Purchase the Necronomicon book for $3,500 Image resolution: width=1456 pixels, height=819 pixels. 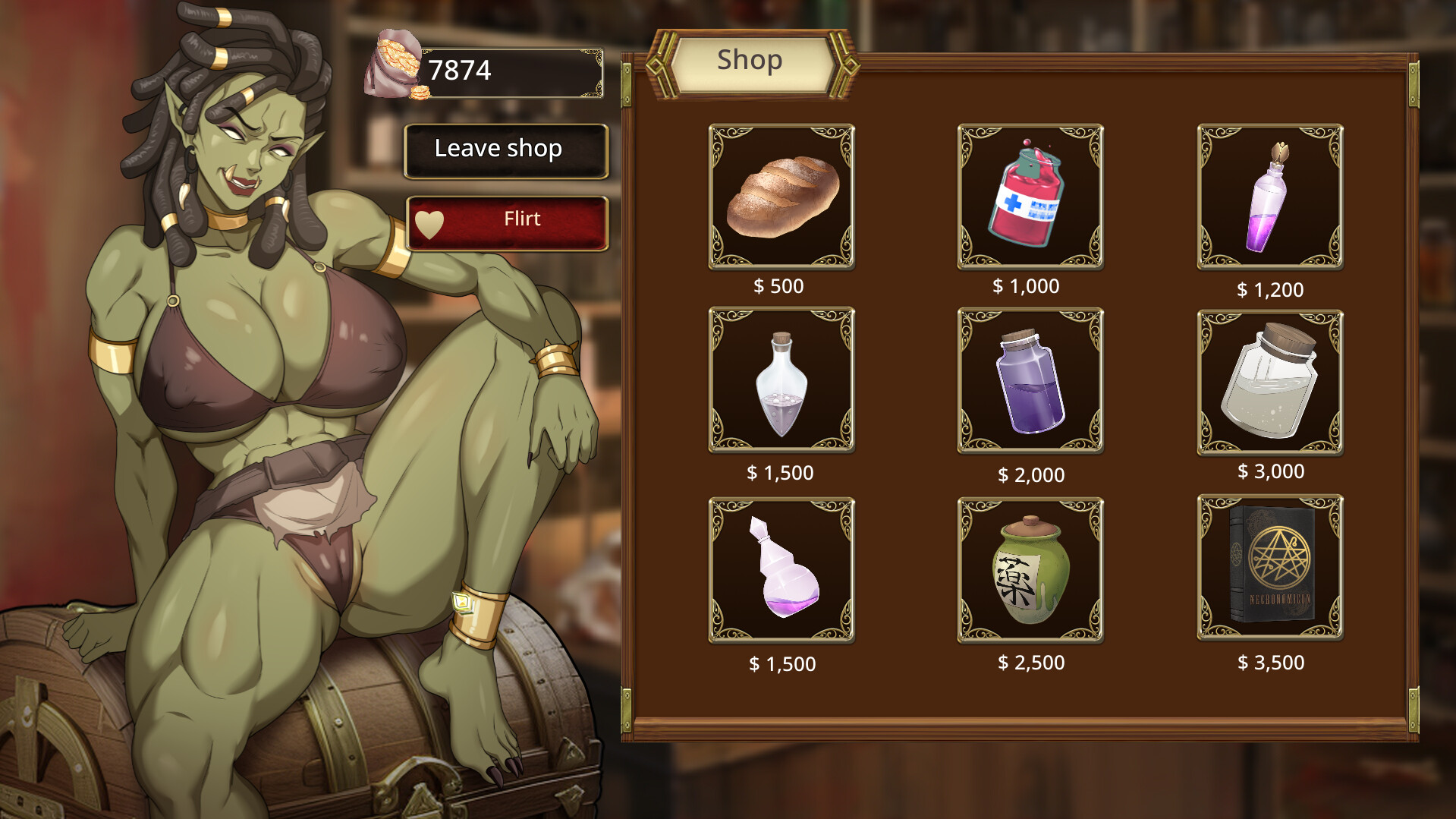click(1269, 568)
